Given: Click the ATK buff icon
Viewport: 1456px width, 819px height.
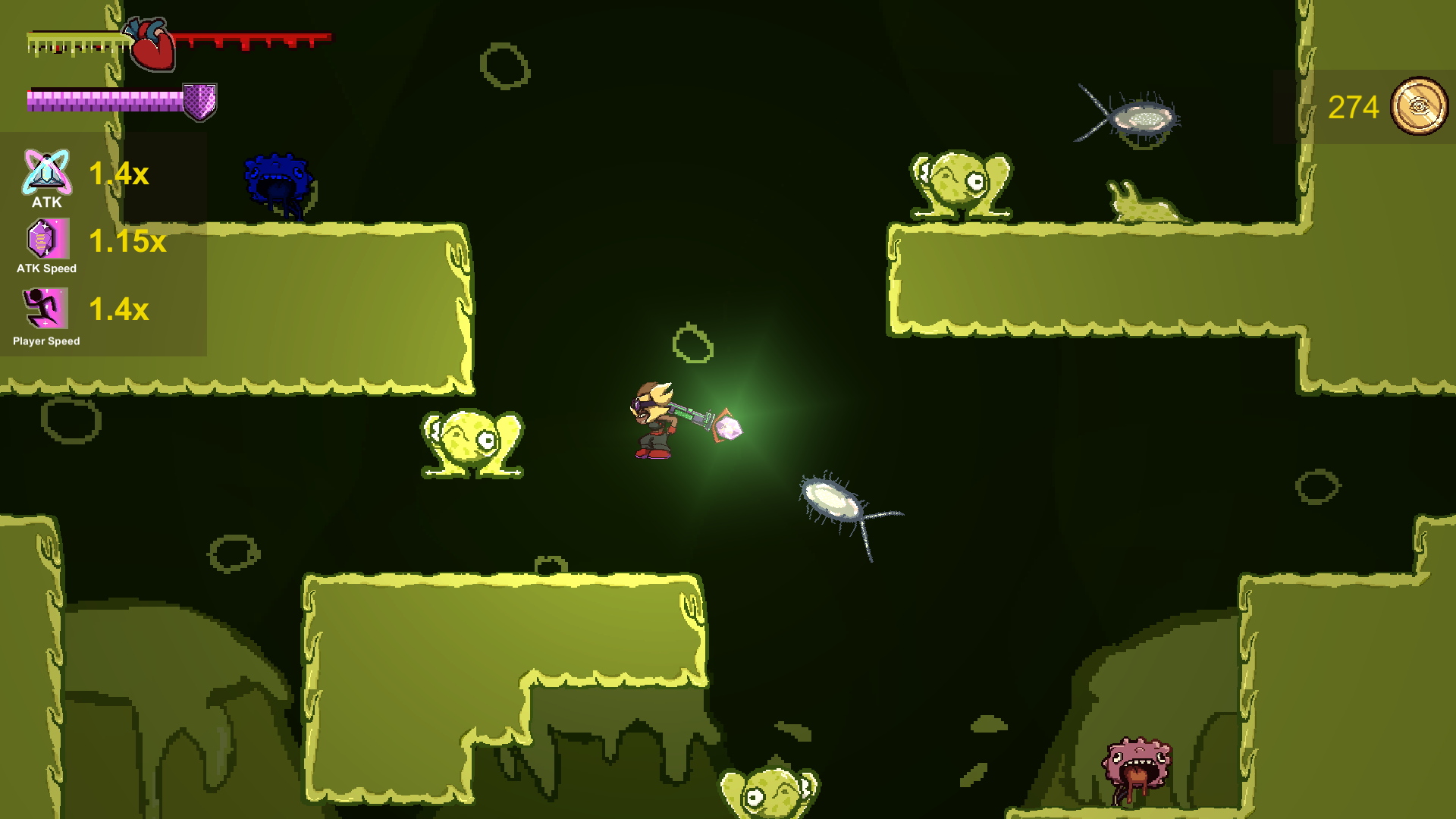Looking at the screenshot, I should pyautogui.click(x=46, y=172).
